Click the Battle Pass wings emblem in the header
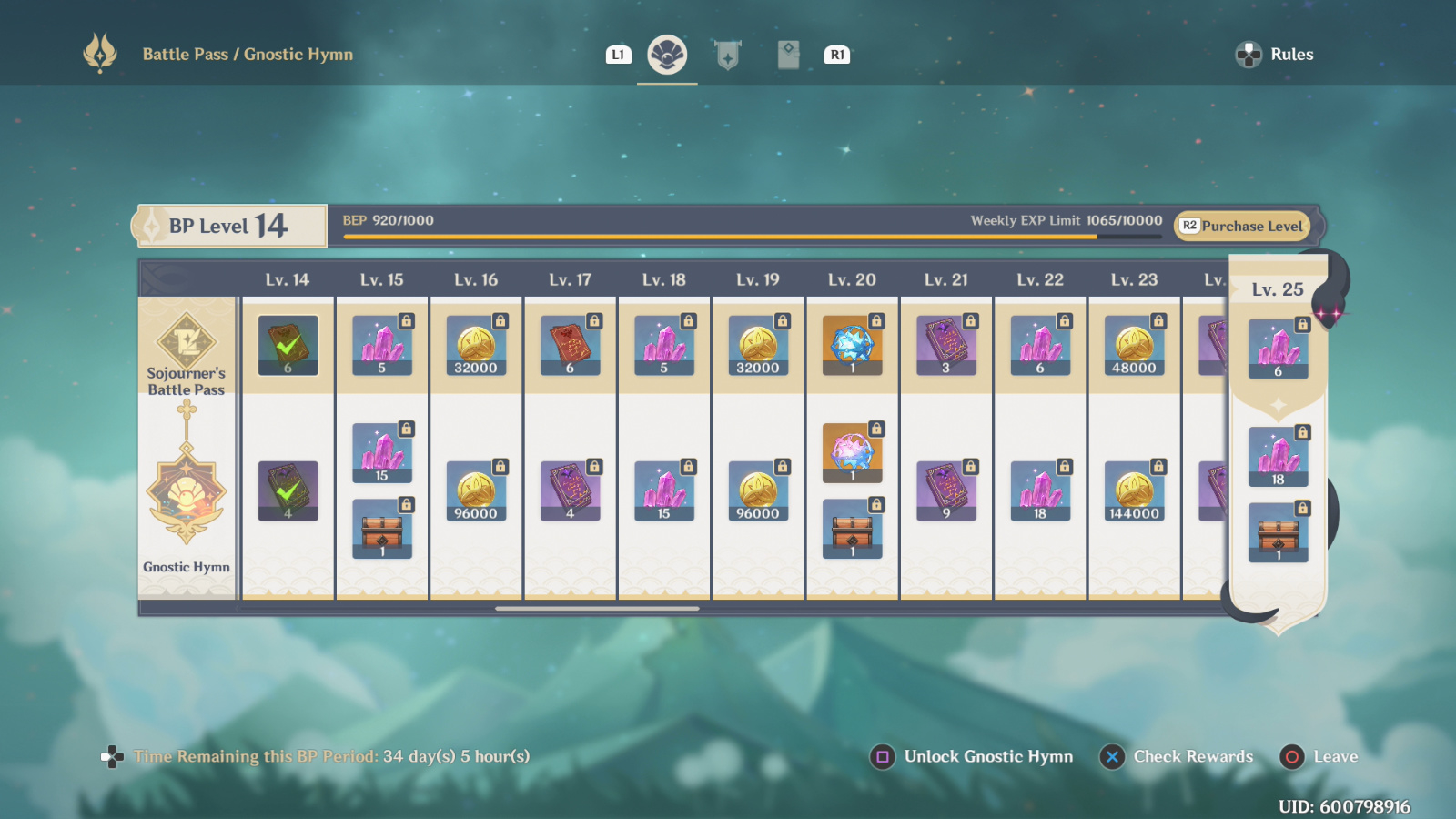The width and height of the screenshot is (1456, 819). [x=100, y=54]
